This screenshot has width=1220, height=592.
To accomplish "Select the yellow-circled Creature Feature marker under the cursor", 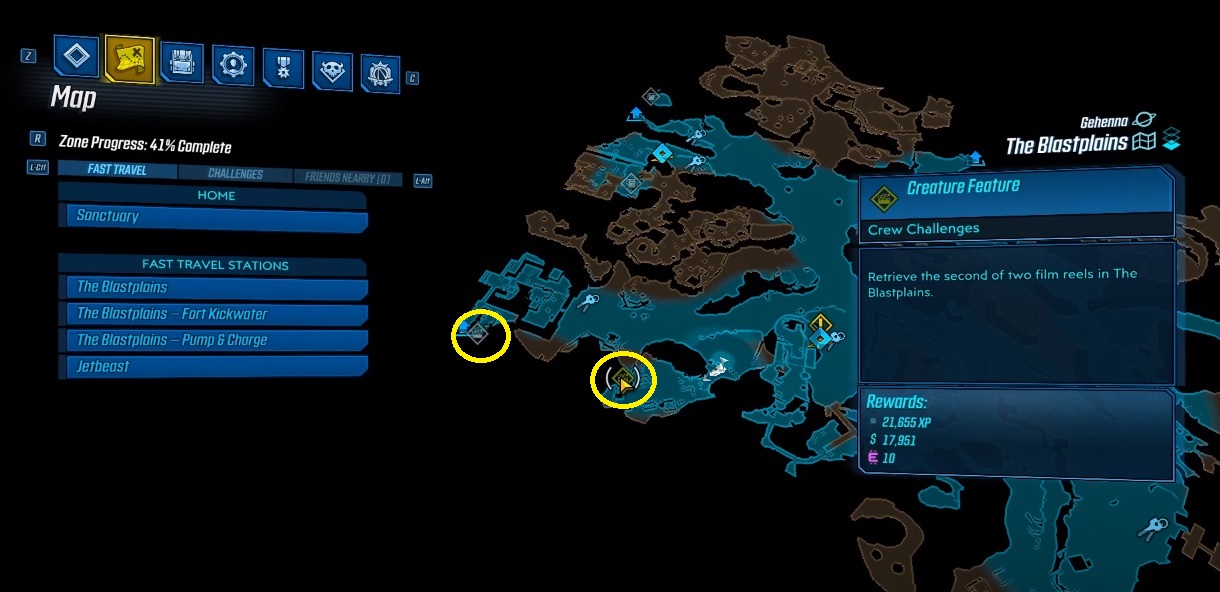I will [623, 380].
